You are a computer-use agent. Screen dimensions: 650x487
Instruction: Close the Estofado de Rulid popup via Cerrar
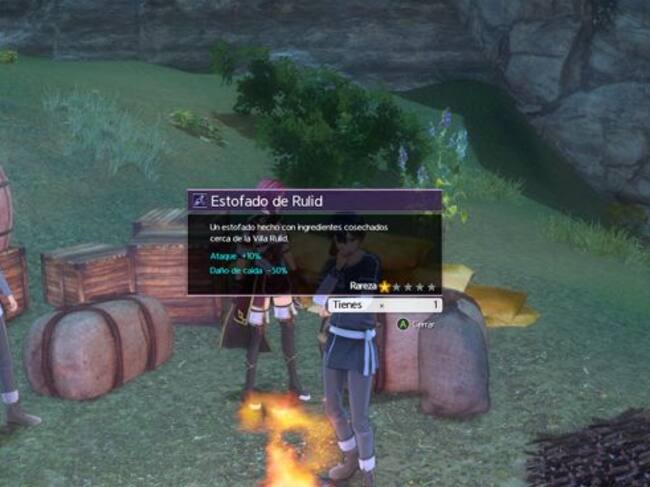pos(417,324)
